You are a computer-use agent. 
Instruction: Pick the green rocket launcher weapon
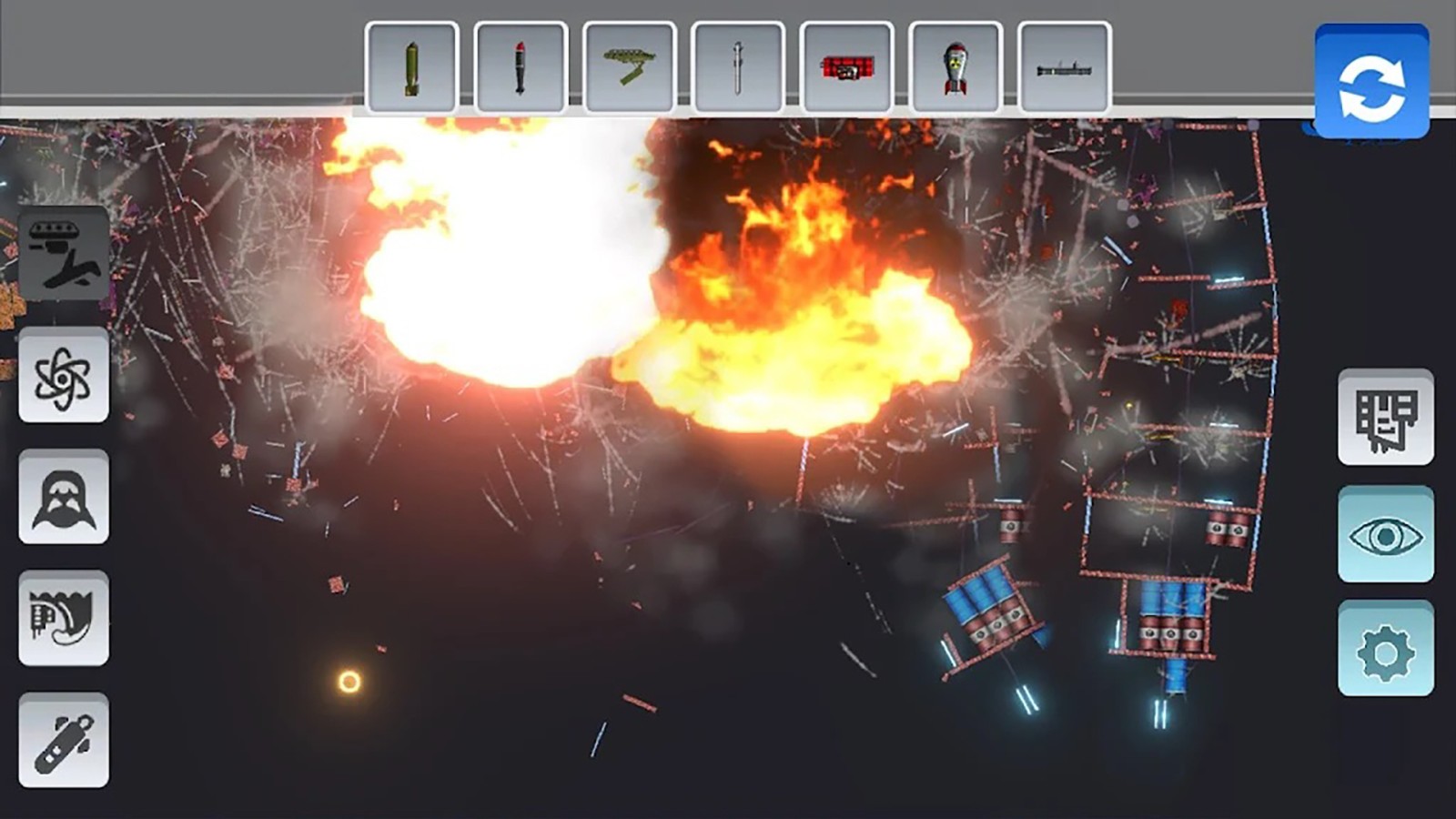click(x=629, y=68)
